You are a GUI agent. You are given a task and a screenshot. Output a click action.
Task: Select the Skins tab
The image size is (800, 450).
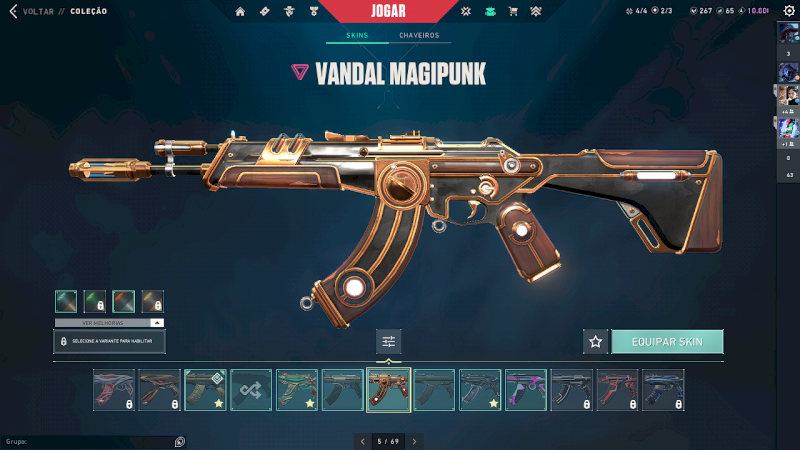click(x=357, y=36)
